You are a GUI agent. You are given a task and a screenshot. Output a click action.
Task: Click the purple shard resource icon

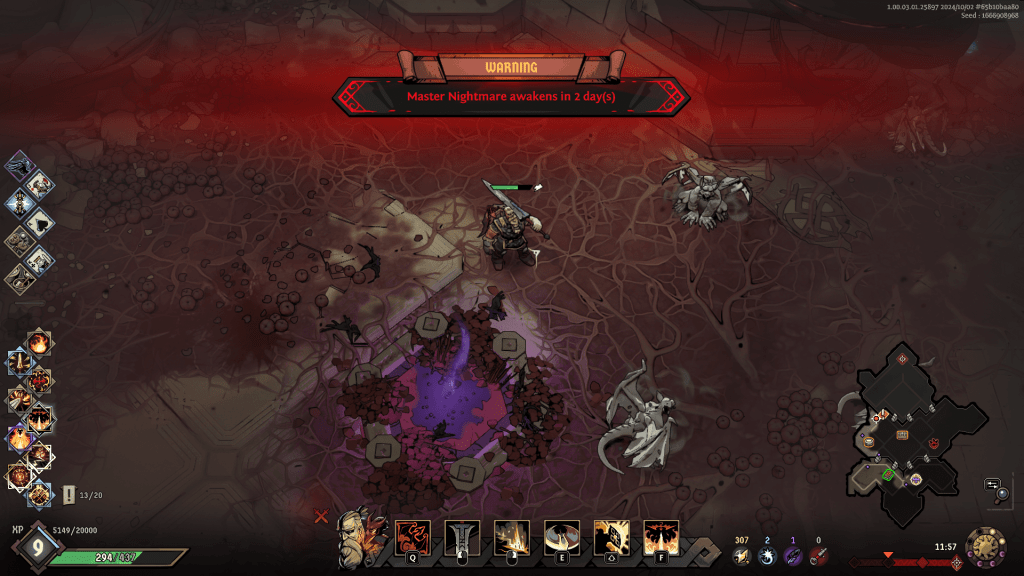[793, 556]
